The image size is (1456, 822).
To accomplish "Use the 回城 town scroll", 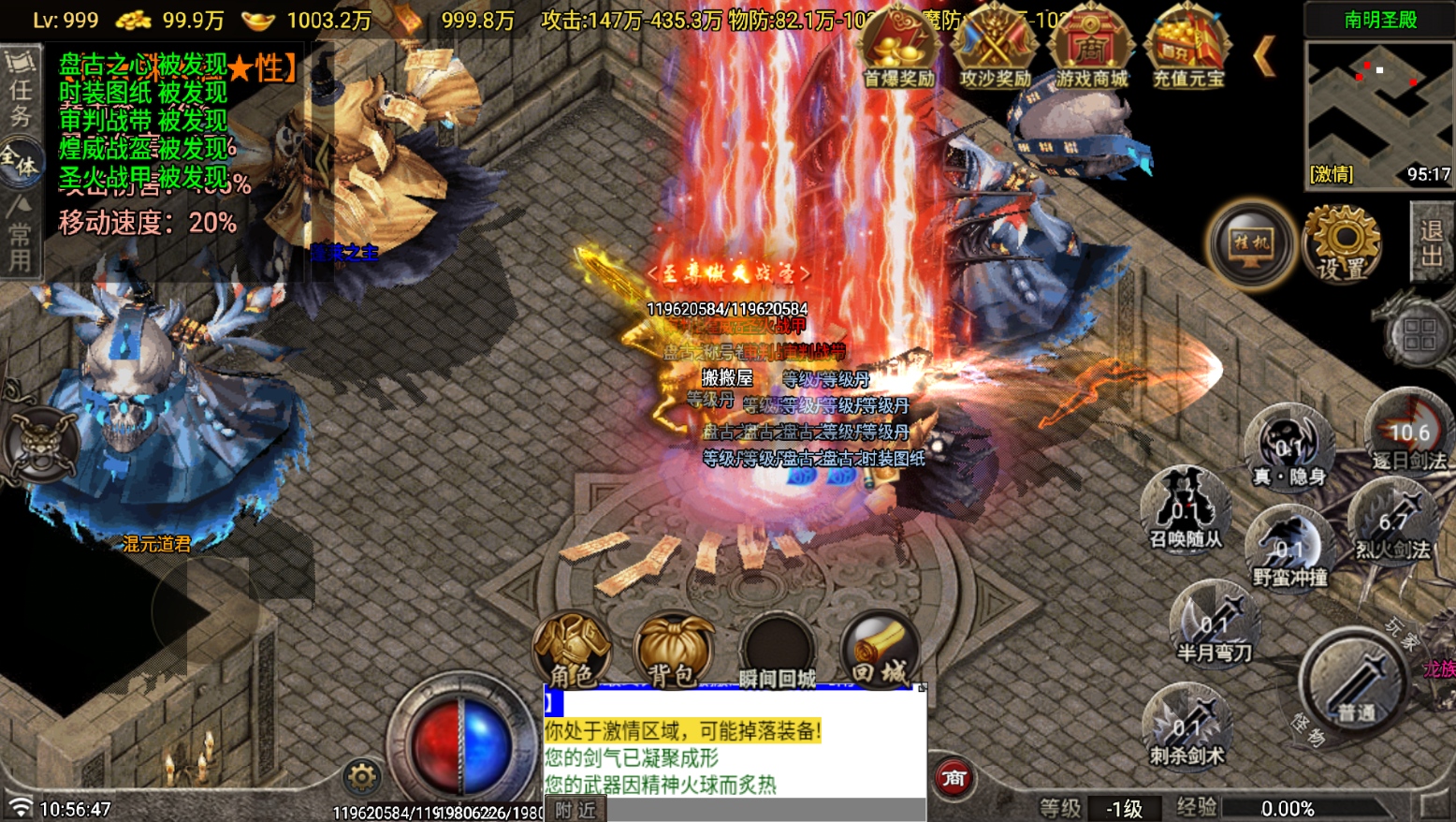I will (x=879, y=650).
